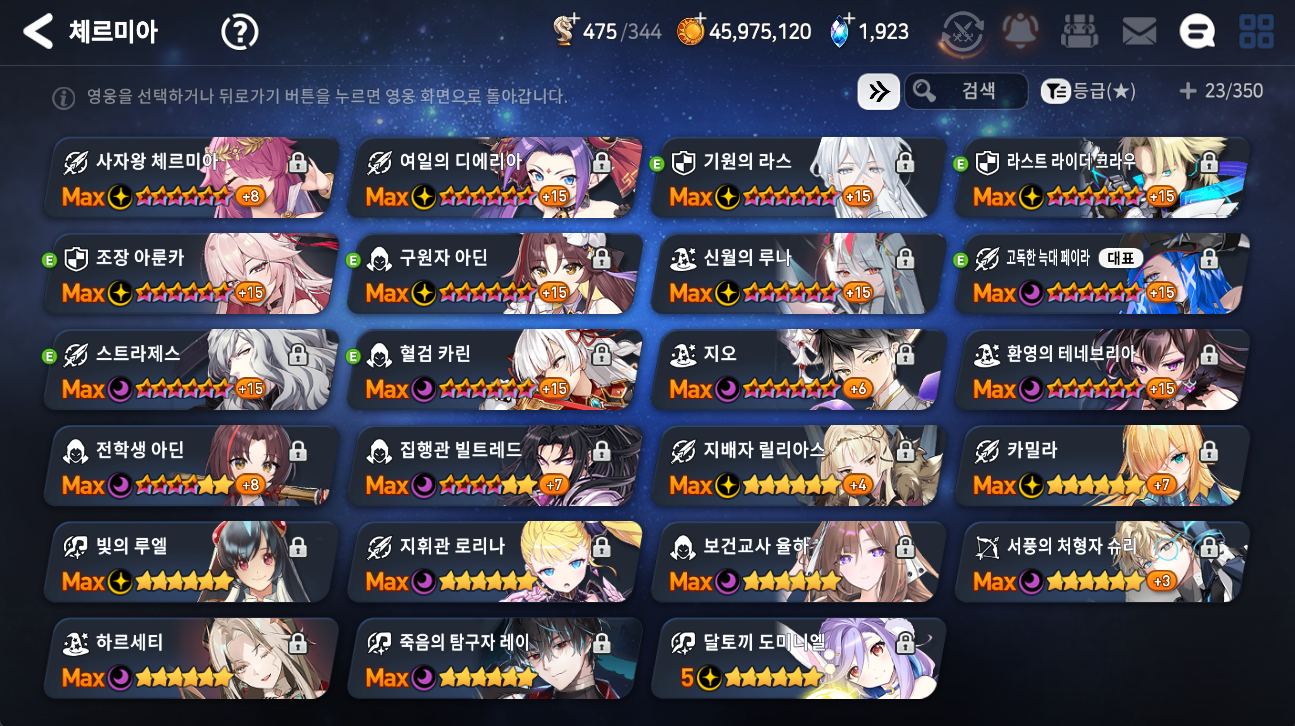Open the backpack inventory icon
The height and width of the screenshot is (726, 1295).
click(1078, 30)
